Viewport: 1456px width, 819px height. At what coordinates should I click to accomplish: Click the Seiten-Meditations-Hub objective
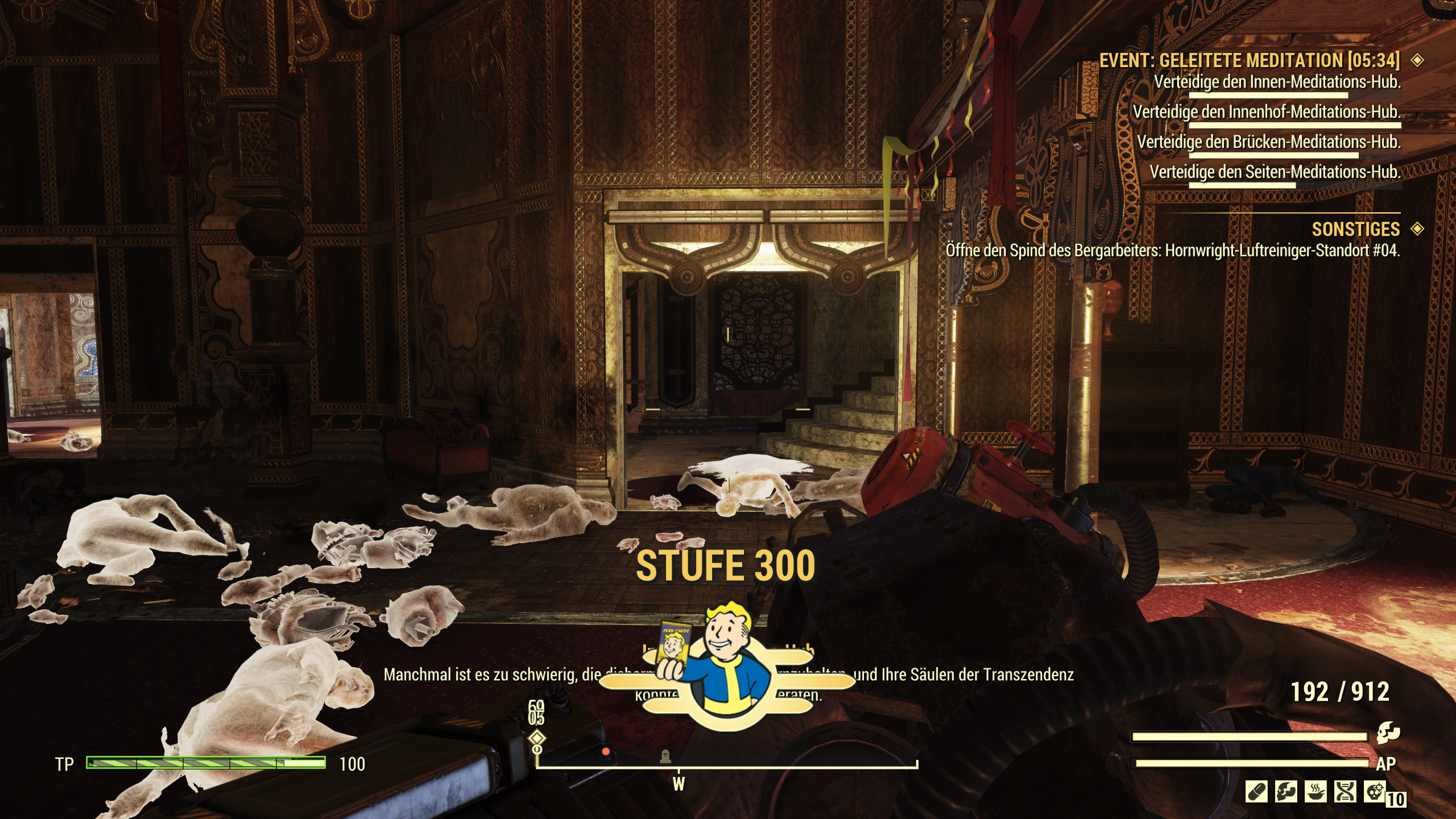1275,172
